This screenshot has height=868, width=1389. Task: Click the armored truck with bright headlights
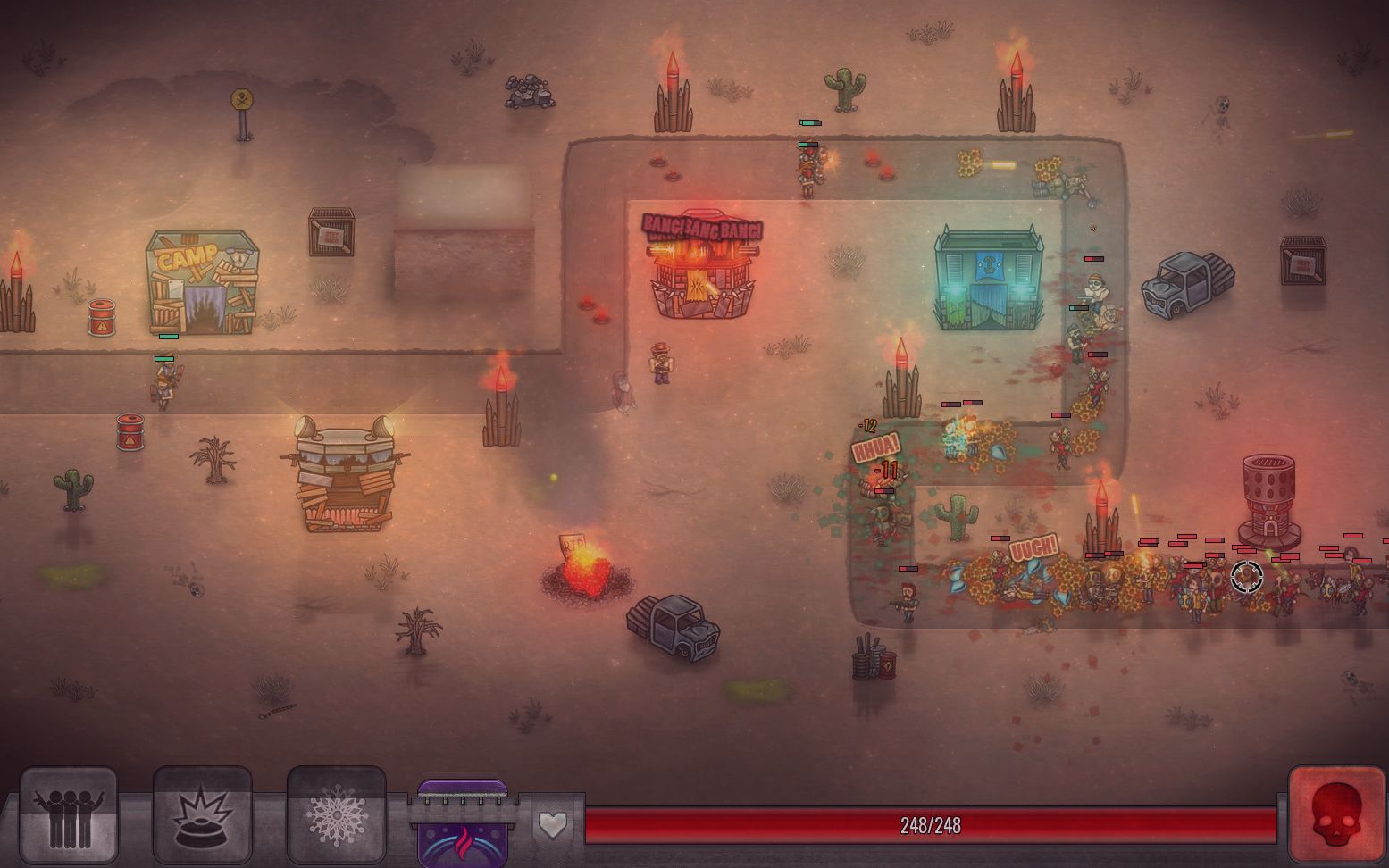(344, 464)
